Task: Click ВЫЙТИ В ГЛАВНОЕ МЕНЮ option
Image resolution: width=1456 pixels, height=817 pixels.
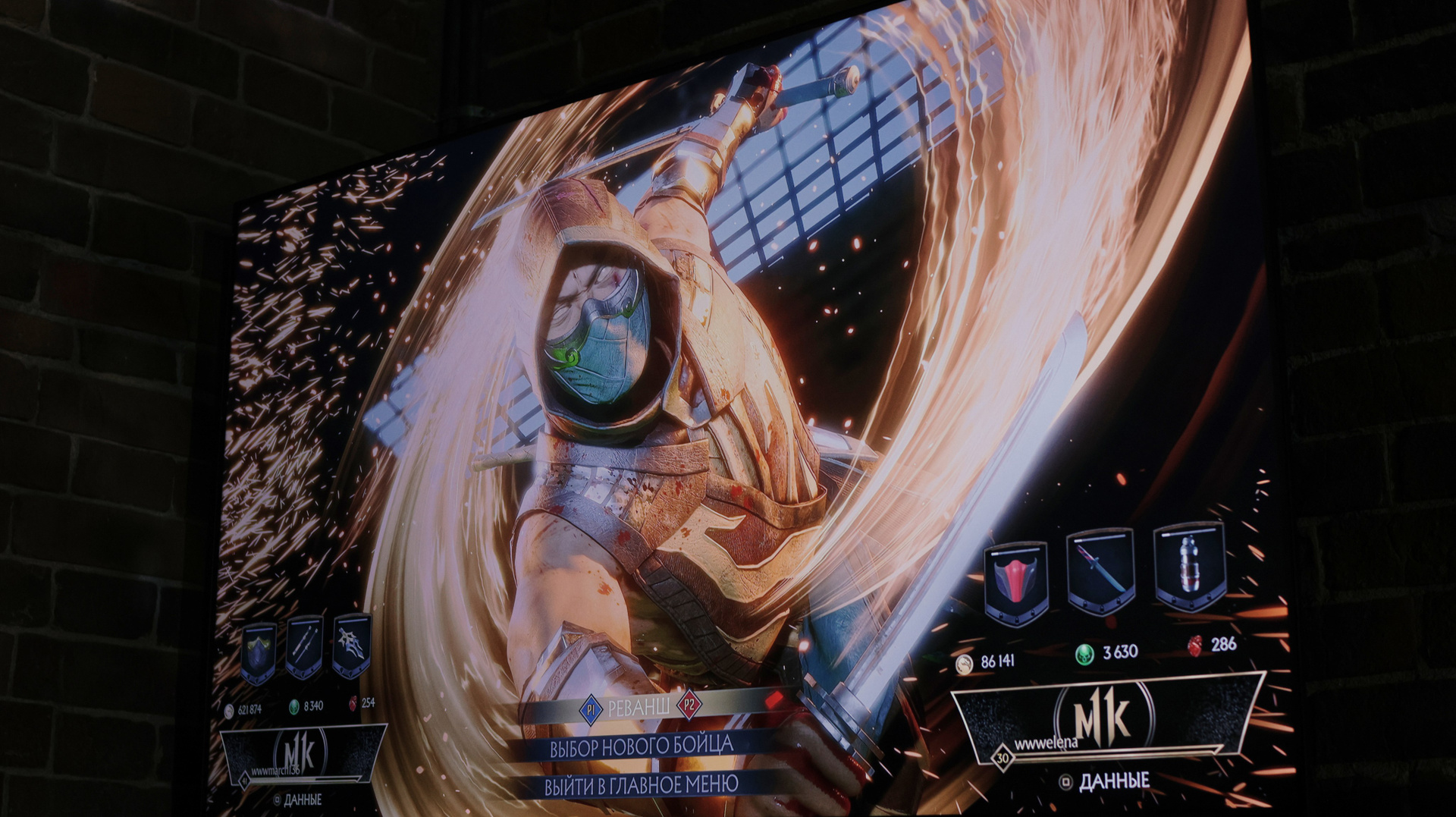Action: click(x=641, y=785)
